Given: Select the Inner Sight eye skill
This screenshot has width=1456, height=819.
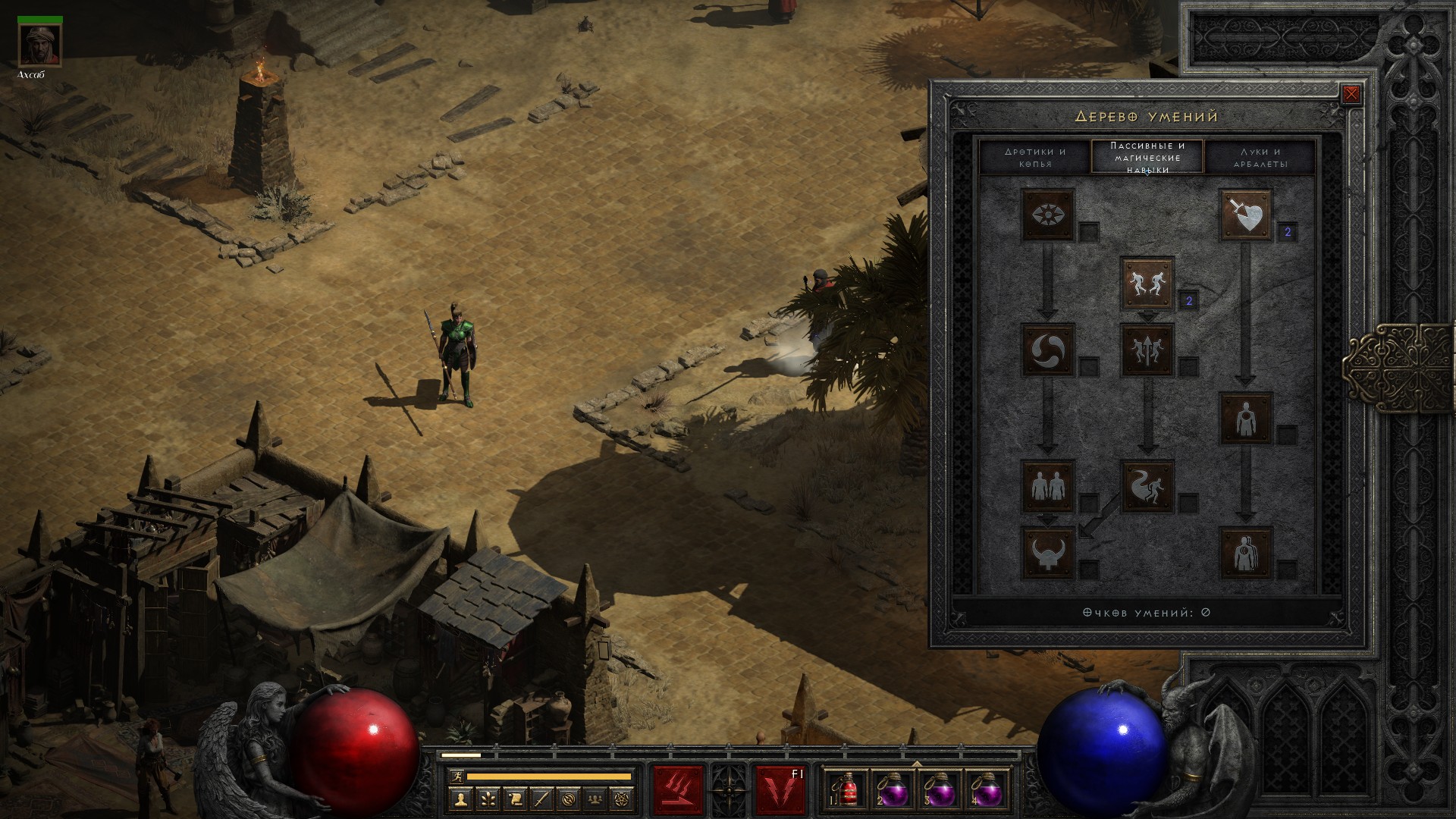Looking at the screenshot, I should pos(1048,215).
